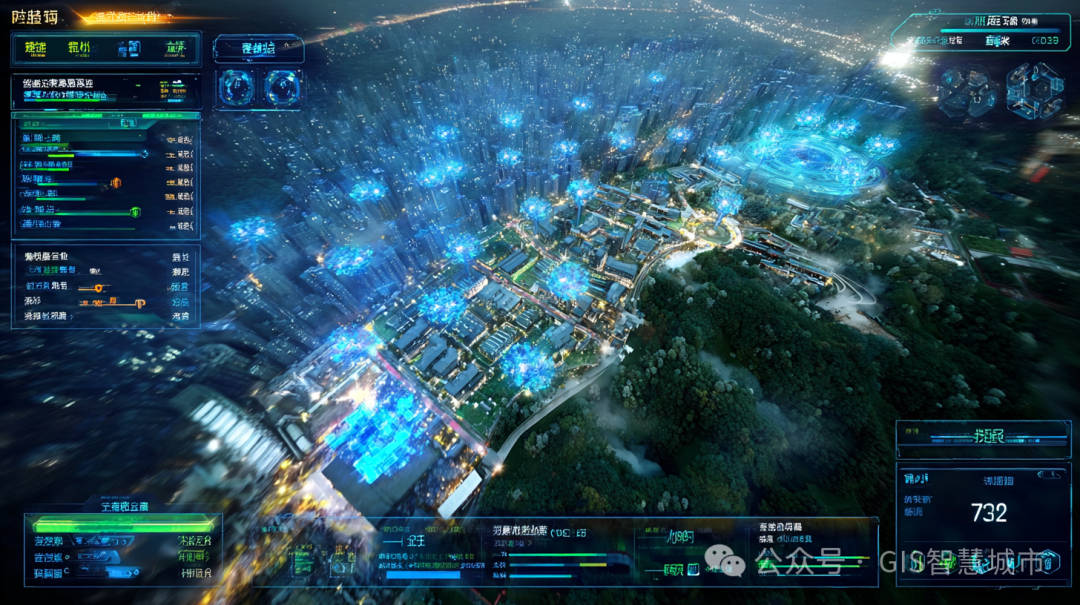1080x605 pixels.
Task: Open the hexagonal ring icon in the top-right corner
Action: [x=967, y=91]
